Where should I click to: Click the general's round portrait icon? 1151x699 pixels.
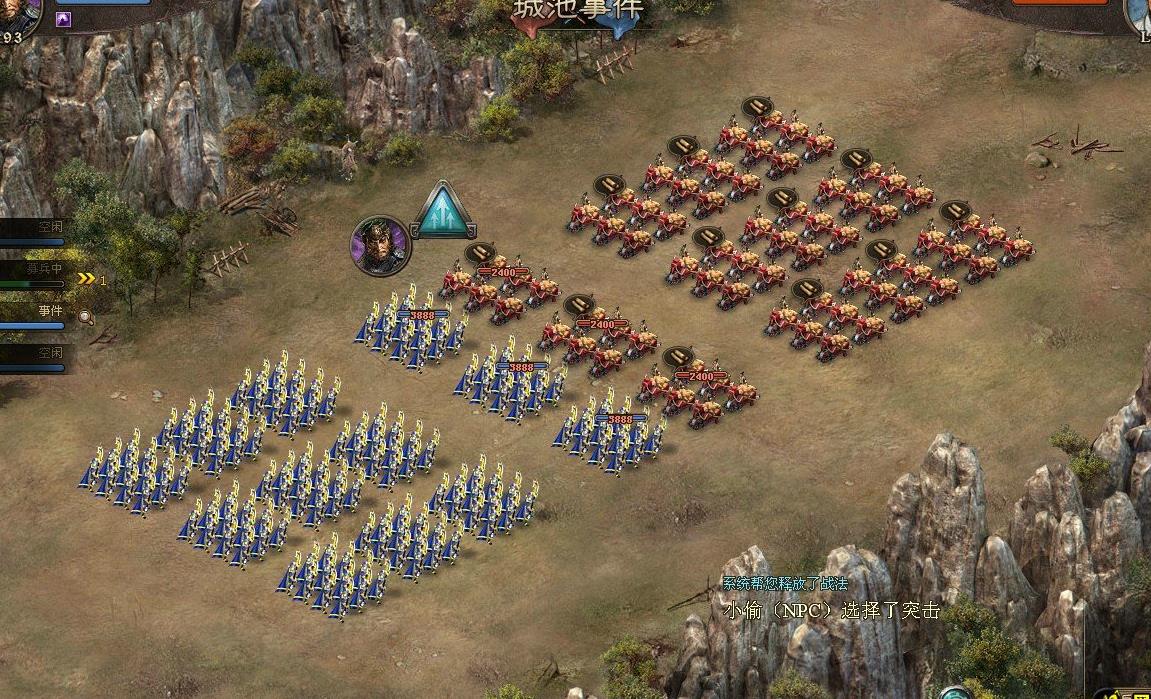380,245
